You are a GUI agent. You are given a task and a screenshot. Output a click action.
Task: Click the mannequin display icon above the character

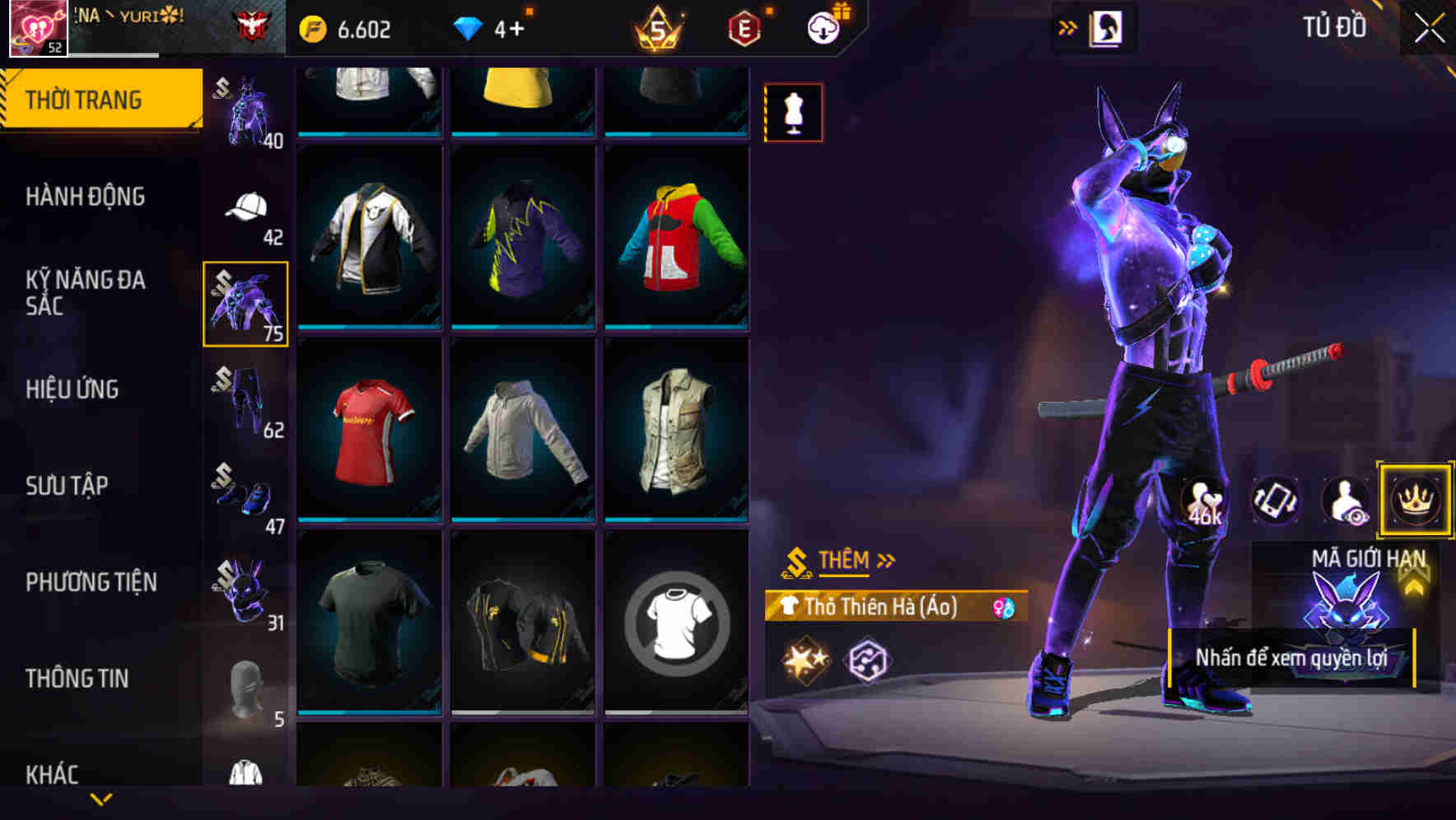coord(793,112)
